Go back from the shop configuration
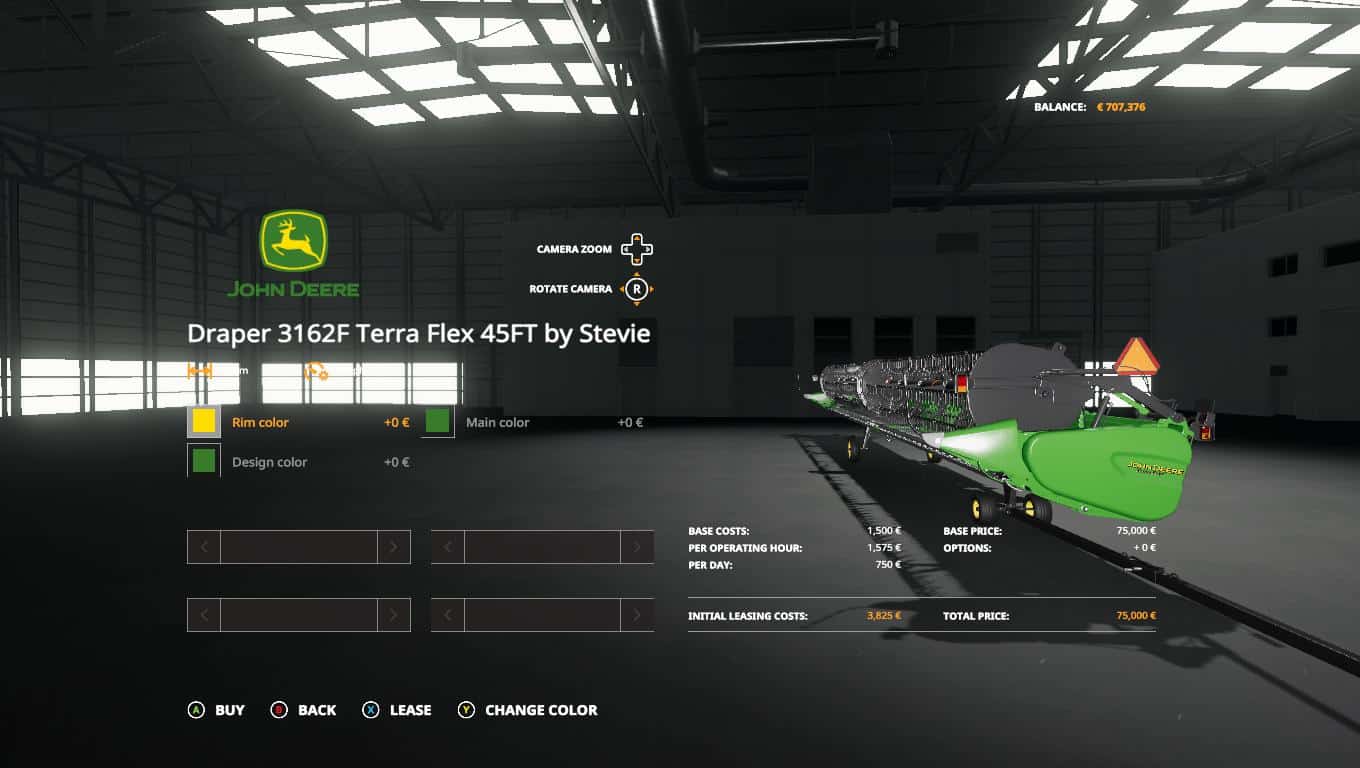 pyautogui.click(x=304, y=710)
